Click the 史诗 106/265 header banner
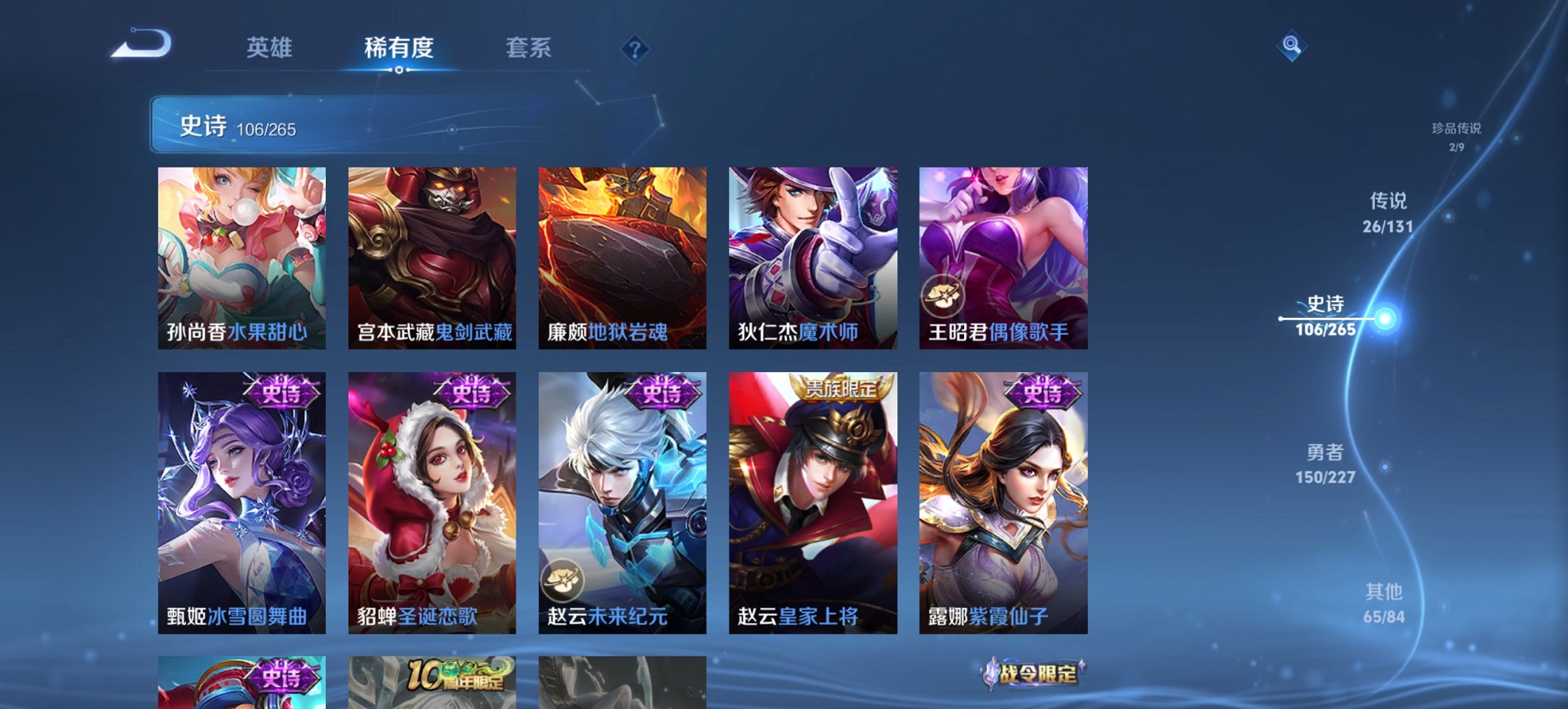 click(238, 126)
